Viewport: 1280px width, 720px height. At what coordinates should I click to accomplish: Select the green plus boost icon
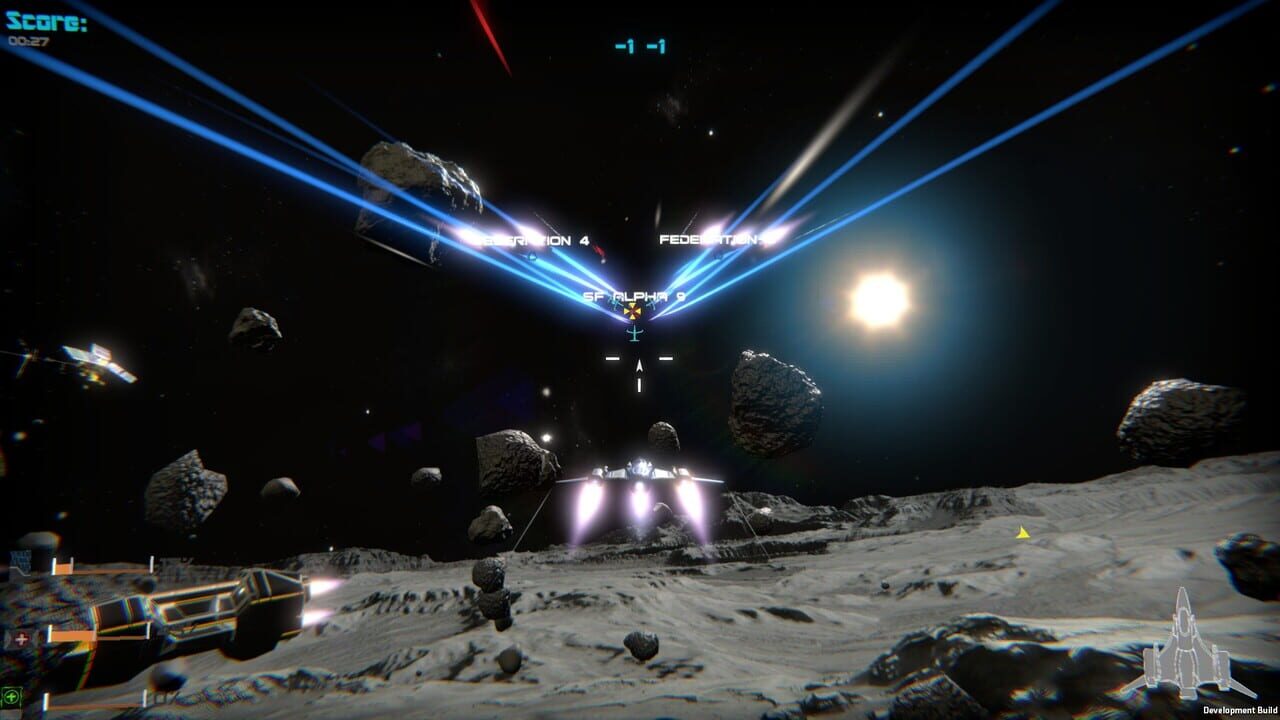[x=13, y=696]
